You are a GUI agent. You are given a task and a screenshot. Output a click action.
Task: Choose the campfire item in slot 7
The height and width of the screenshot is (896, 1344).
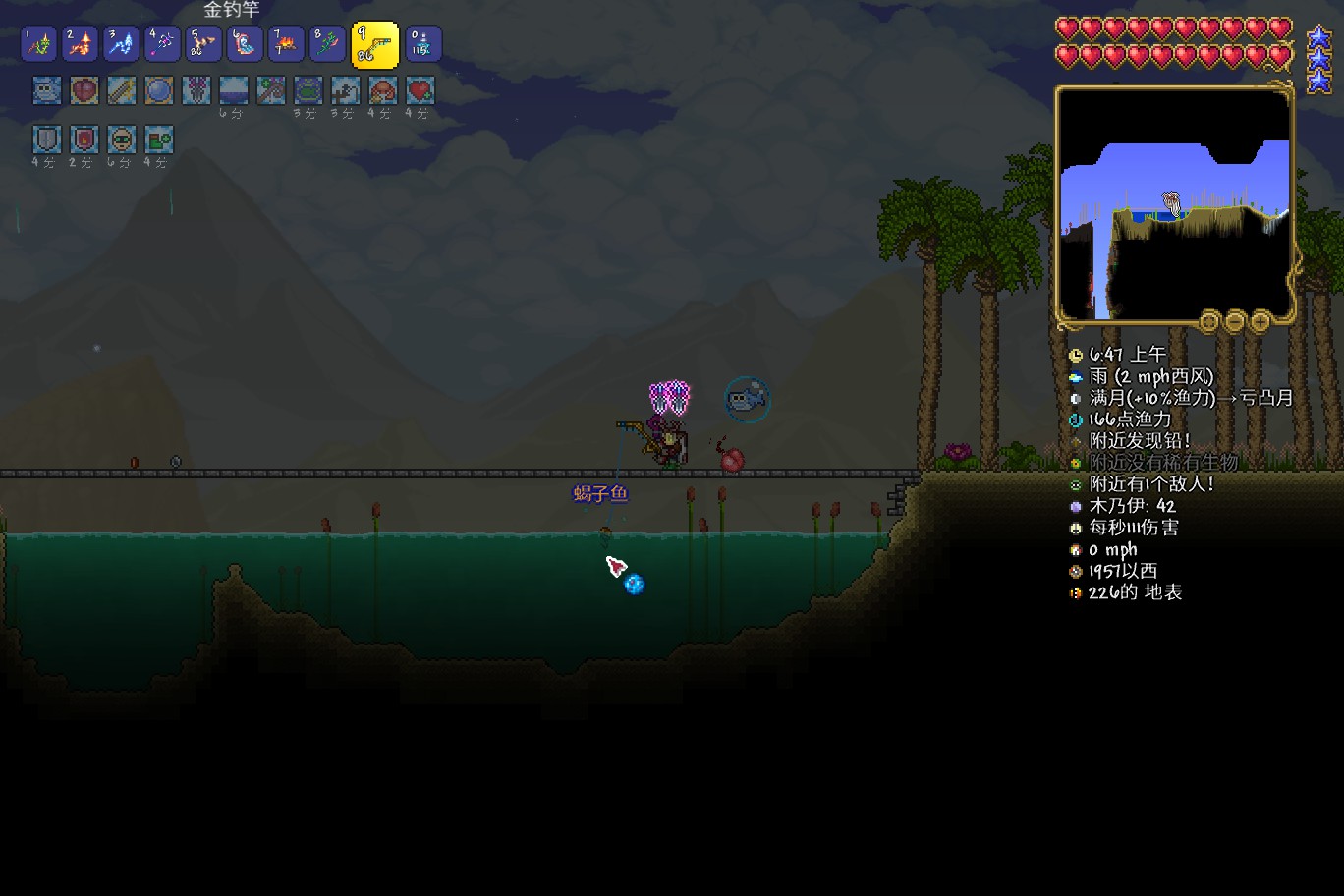(x=285, y=44)
